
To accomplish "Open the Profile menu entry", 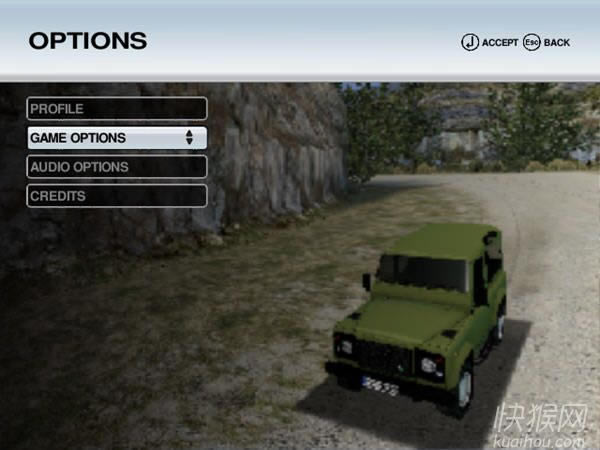I will [116, 109].
